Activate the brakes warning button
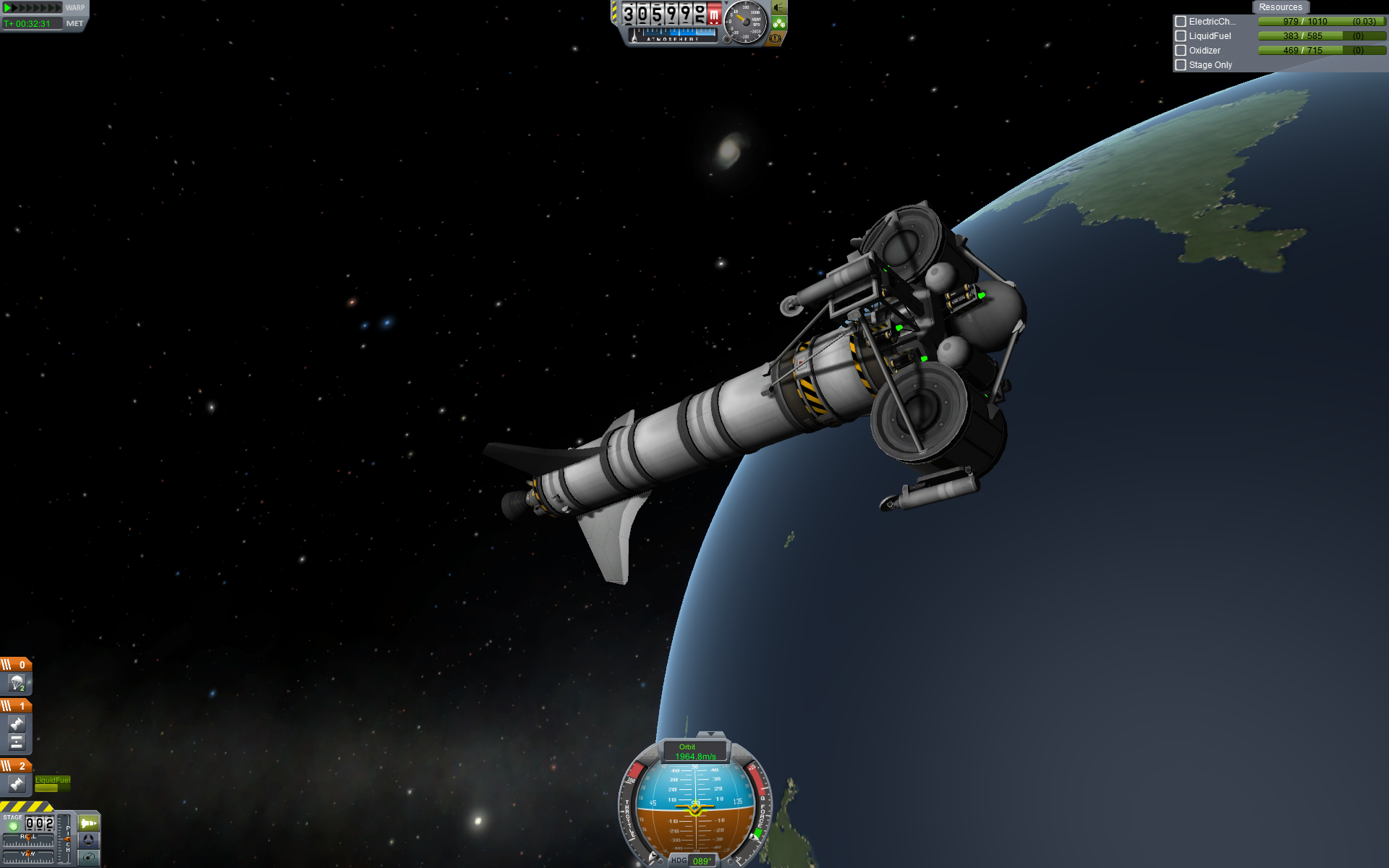 (x=776, y=38)
